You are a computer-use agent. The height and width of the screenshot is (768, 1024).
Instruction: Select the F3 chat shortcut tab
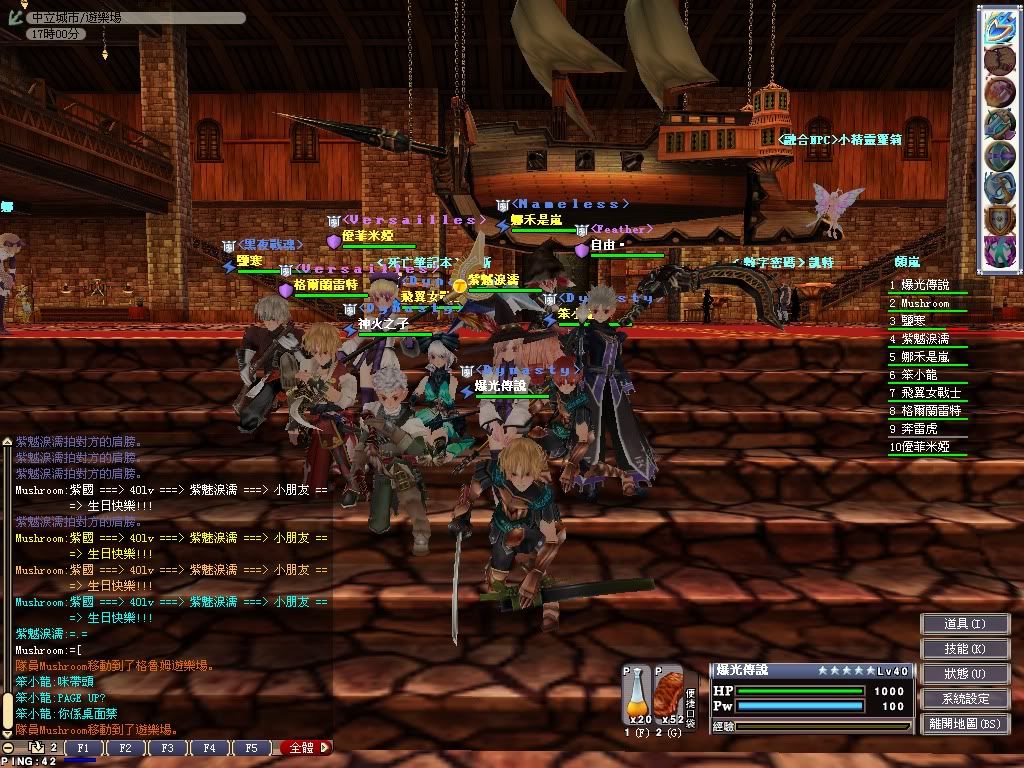[x=167, y=747]
